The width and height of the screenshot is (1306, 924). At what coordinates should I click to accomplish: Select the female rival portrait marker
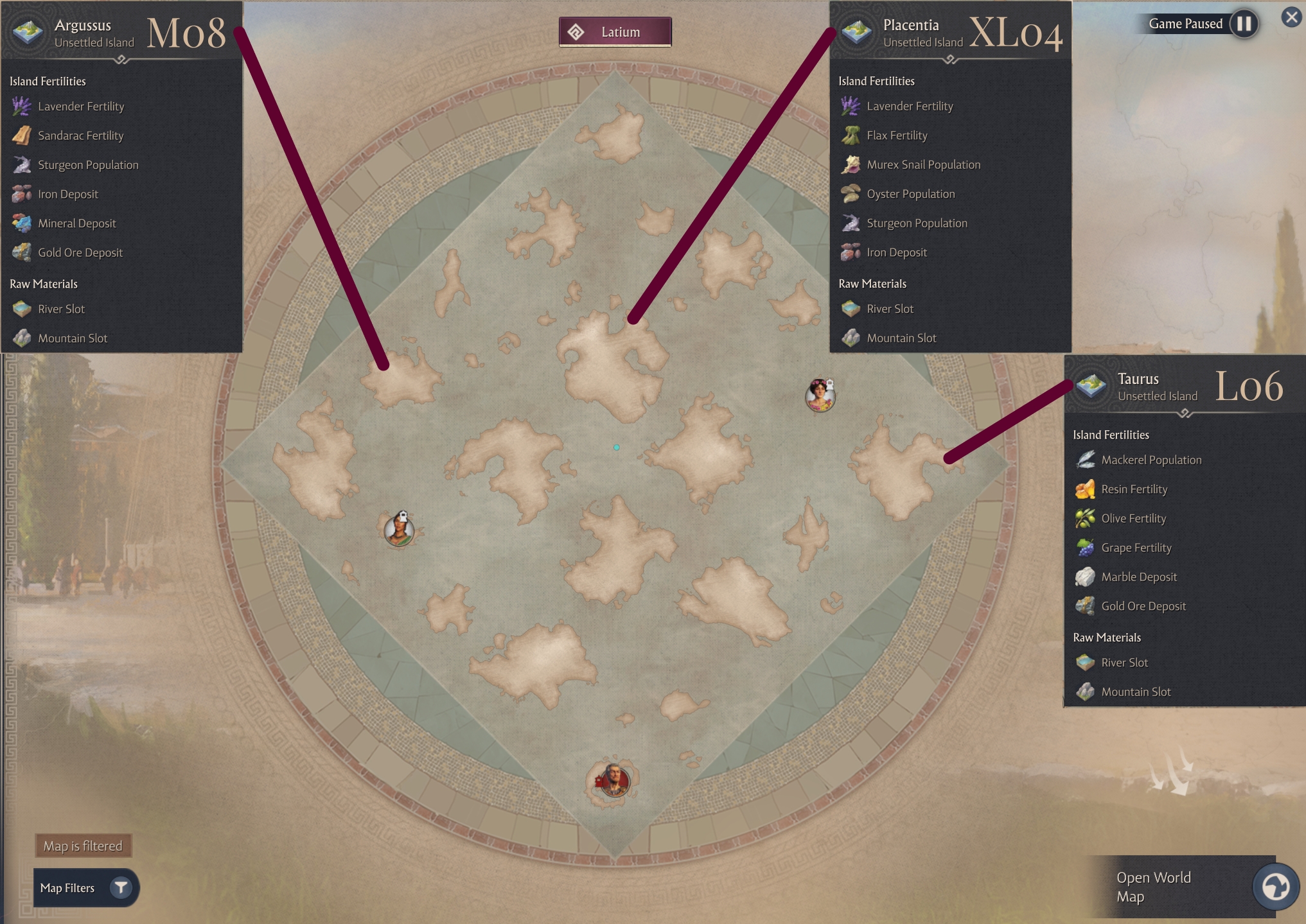point(820,396)
